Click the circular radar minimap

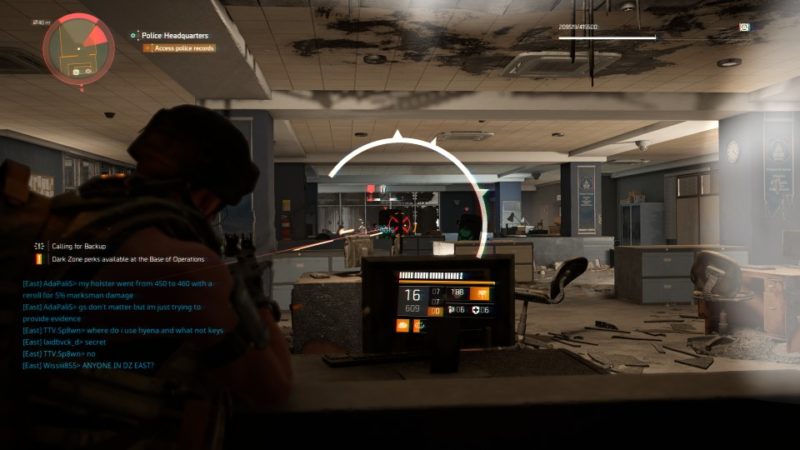point(78,45)
